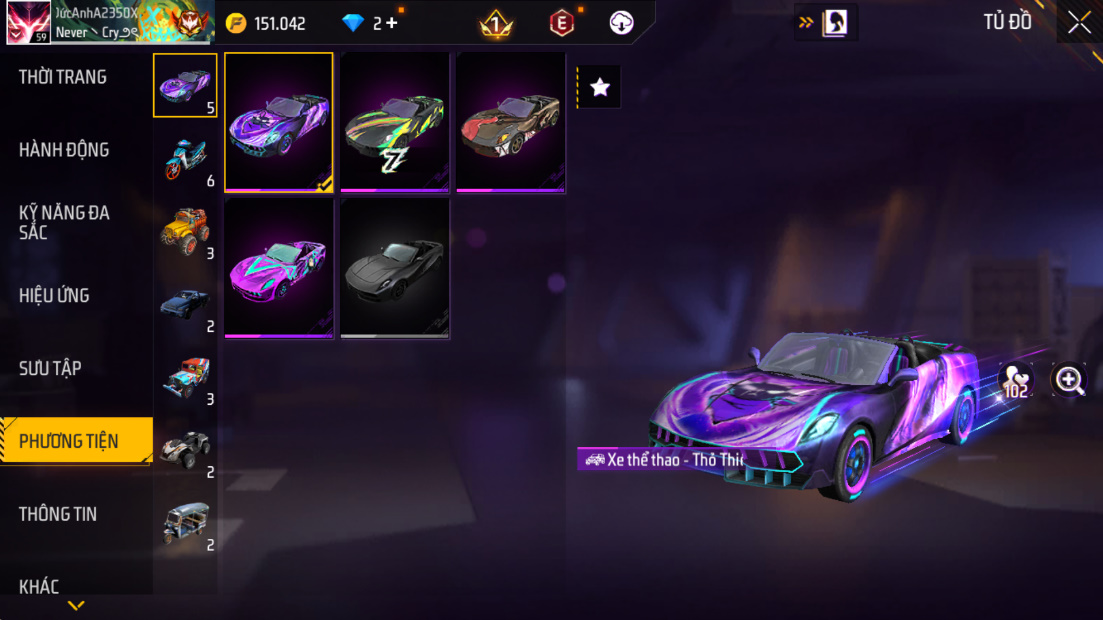Select the red and black sports car skin
Screen dimensions: 1103x620
point(511,121)
